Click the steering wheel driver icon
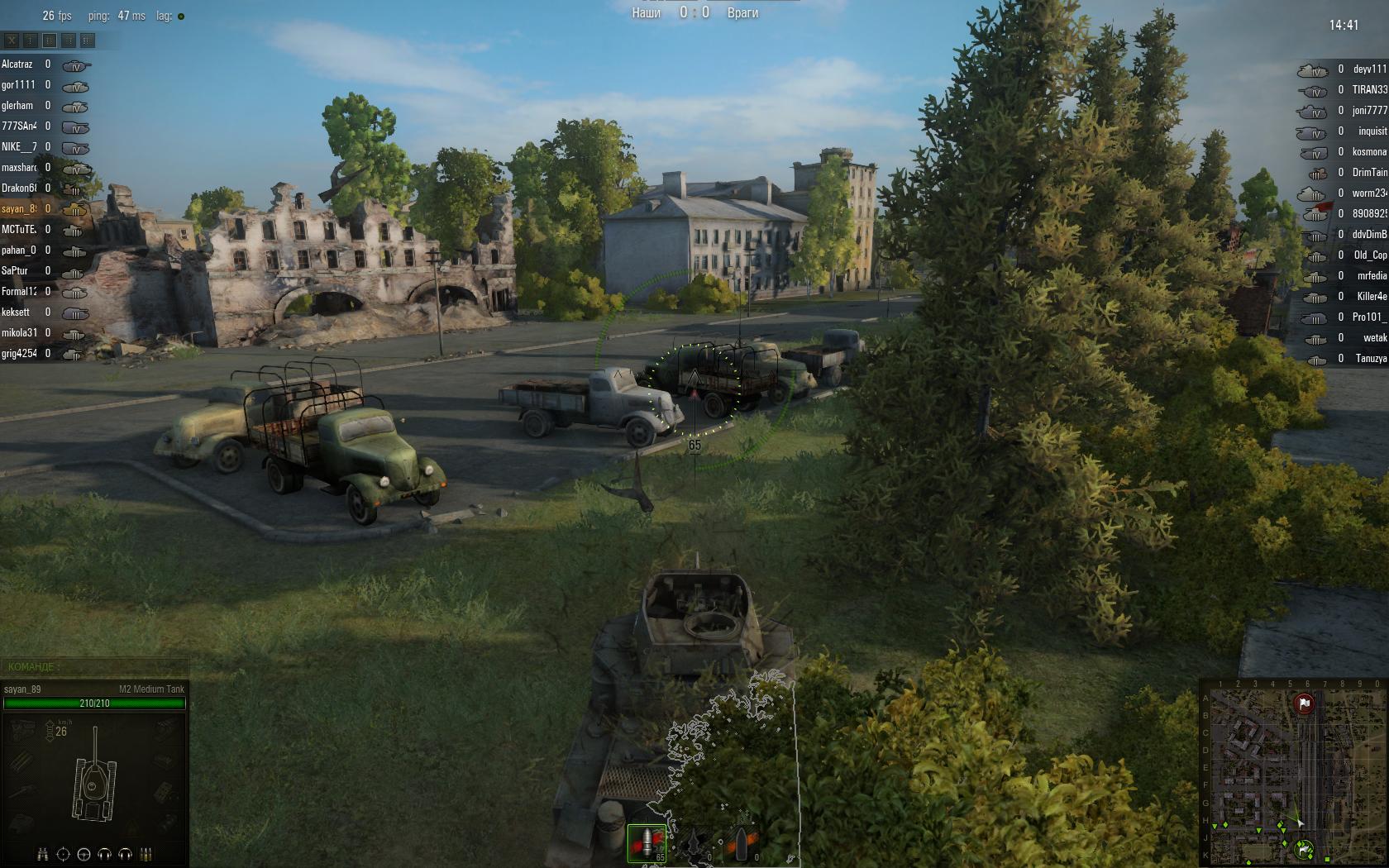This screenshot has width=1389, height=868. 84,854
